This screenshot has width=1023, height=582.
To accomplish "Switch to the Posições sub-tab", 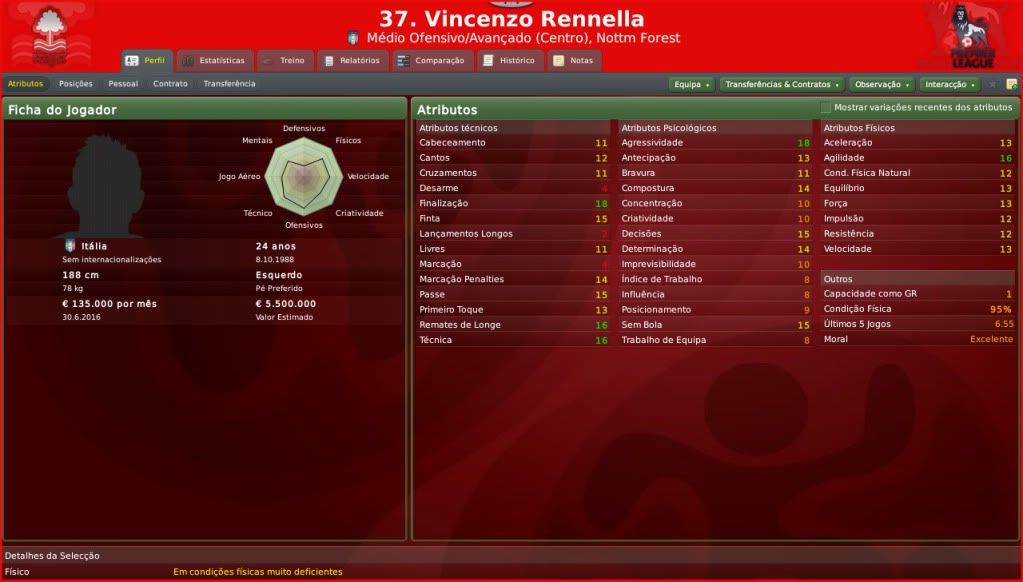I will [76, 84].
